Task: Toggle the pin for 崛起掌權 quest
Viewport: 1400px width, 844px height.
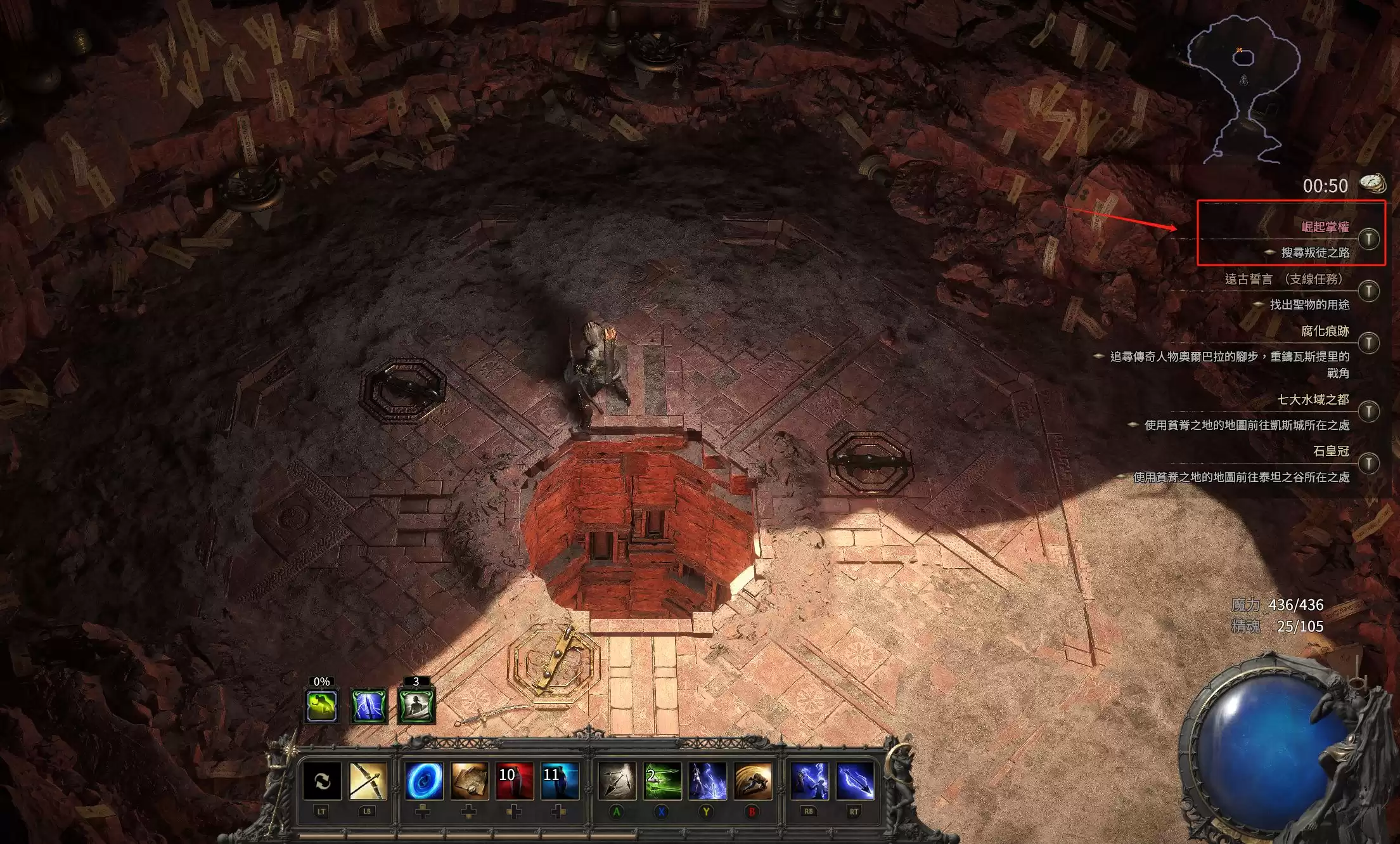Action: pos(1369,239)
